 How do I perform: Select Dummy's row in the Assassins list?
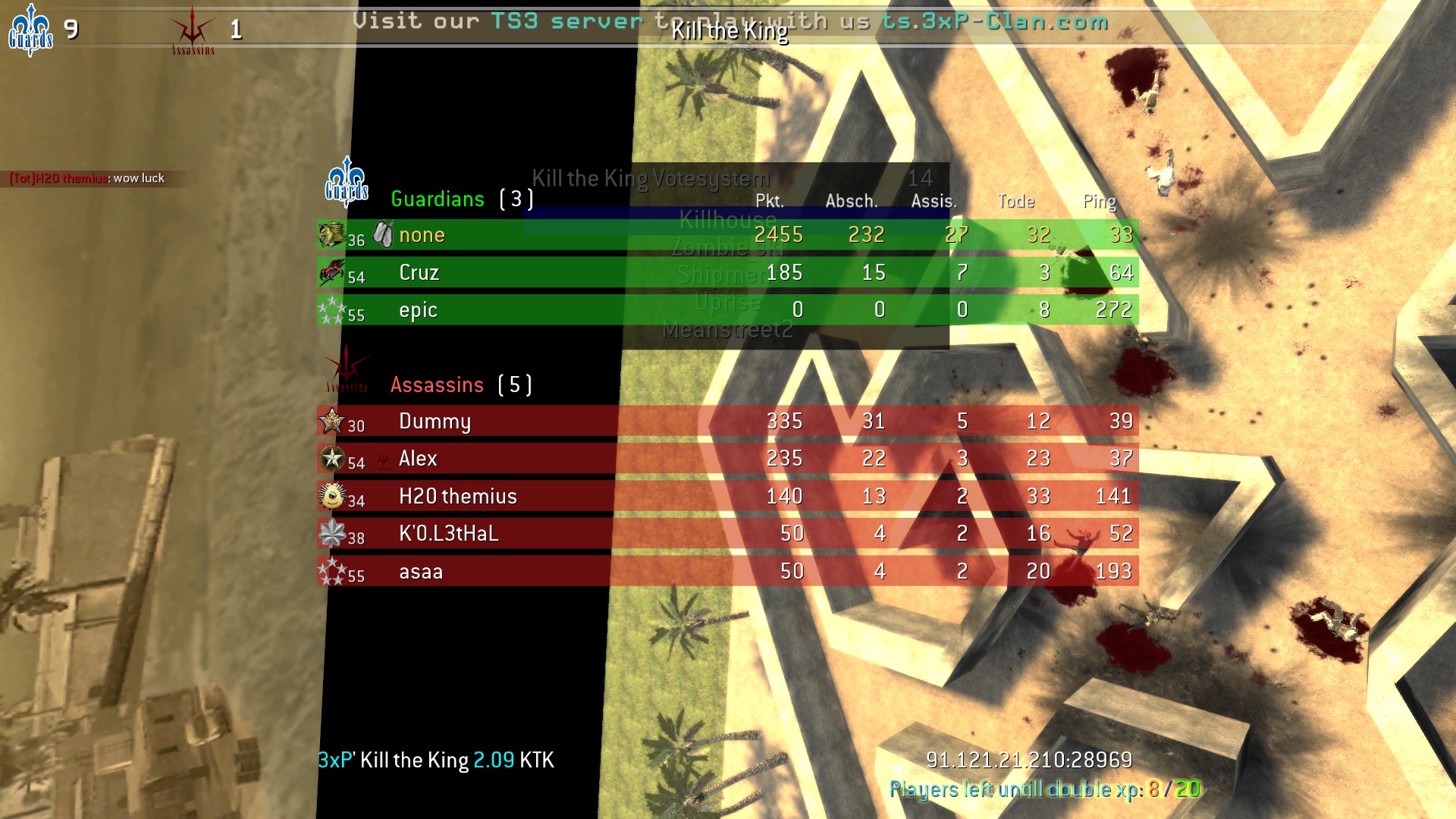[435, 421]
